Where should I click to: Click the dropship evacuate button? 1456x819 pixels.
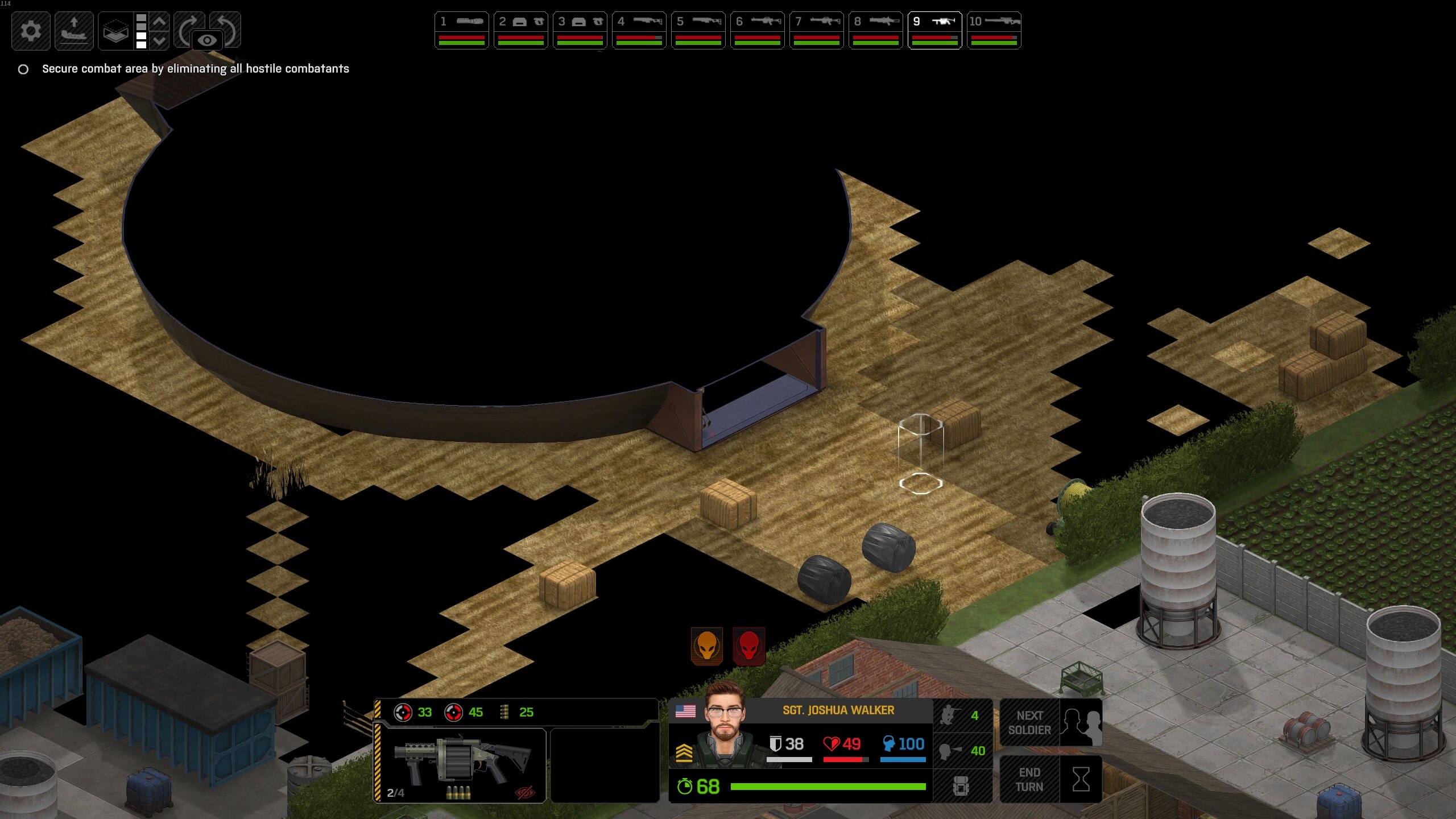(74, 31)
